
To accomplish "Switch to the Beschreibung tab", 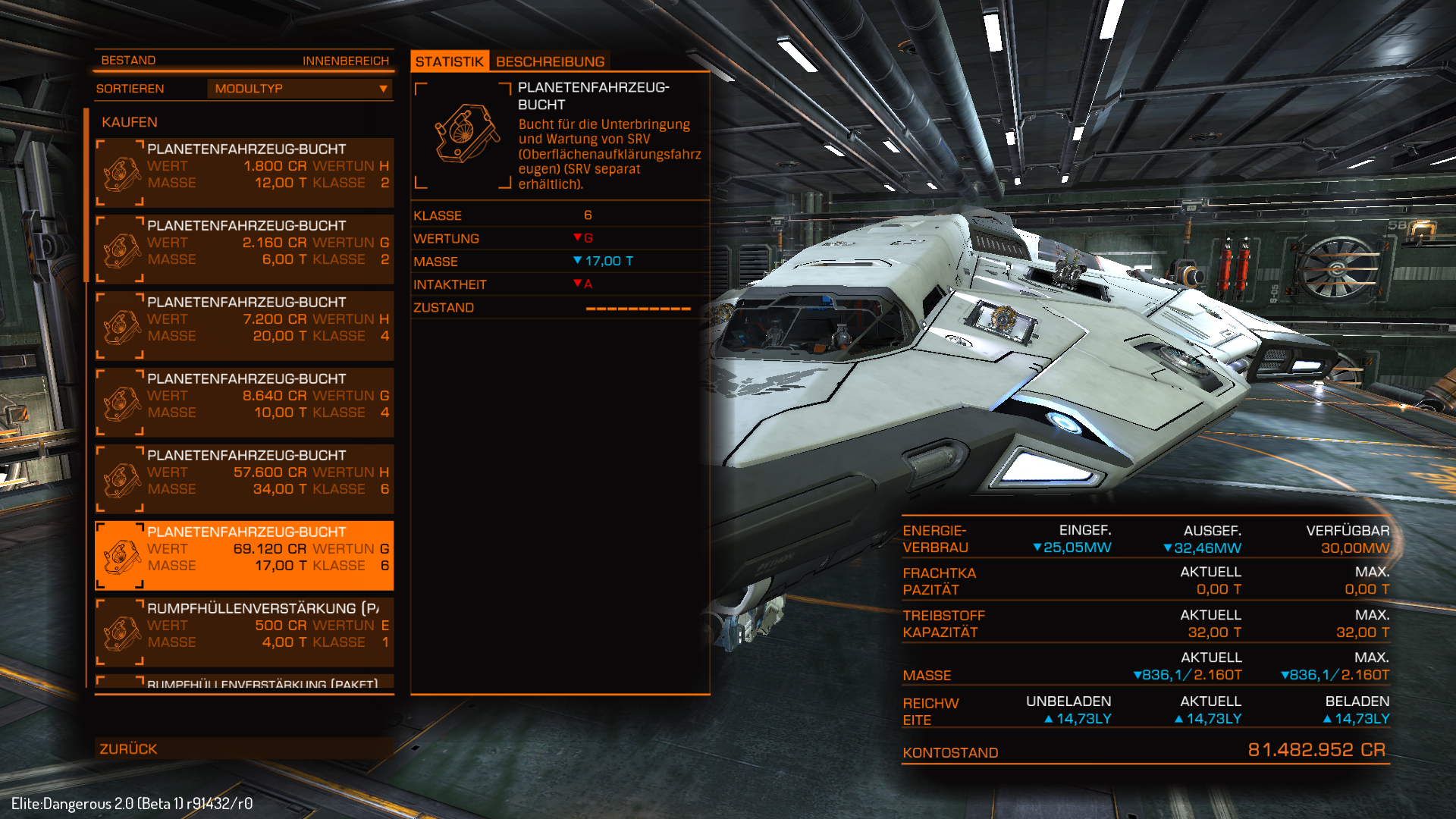I will [x=550, y=61].
